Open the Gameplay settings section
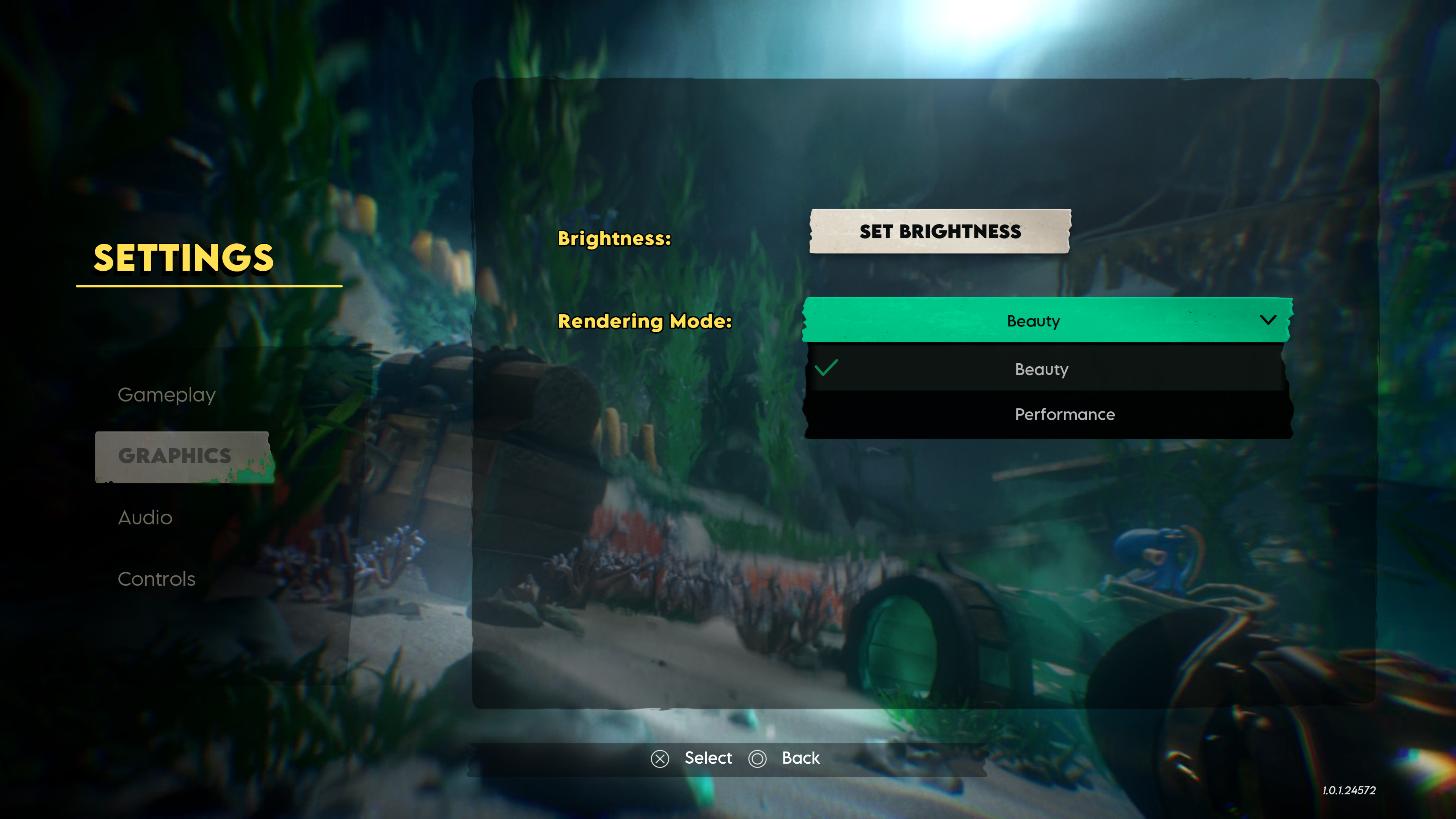Screen dimensions: 1456x819 pos(167,394)
